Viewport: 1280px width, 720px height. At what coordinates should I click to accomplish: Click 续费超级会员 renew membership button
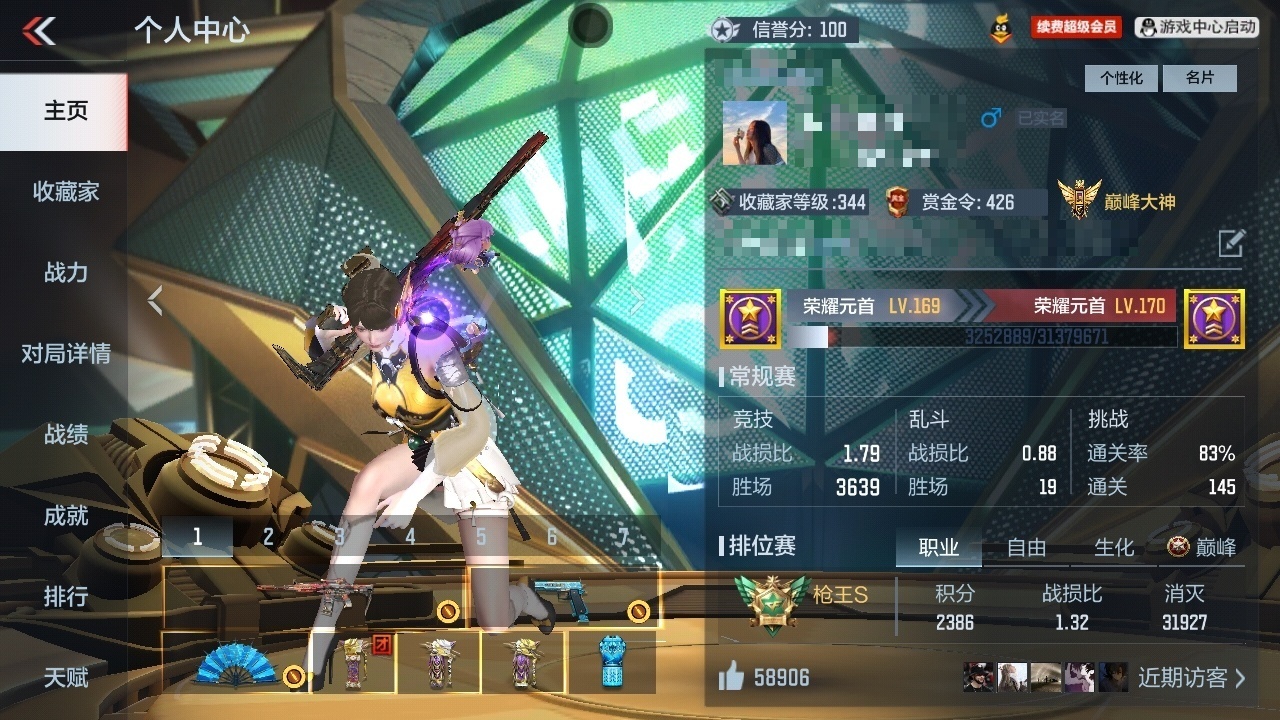1076,28
